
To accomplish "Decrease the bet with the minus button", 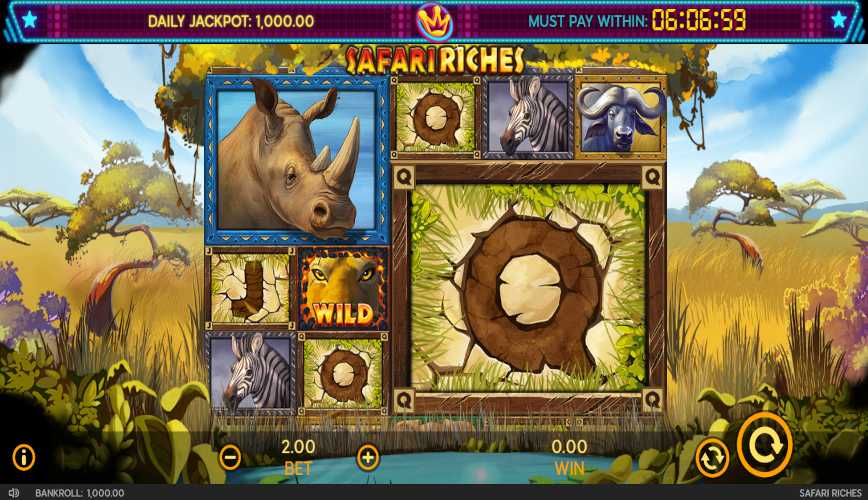I will tap(230, 458).
